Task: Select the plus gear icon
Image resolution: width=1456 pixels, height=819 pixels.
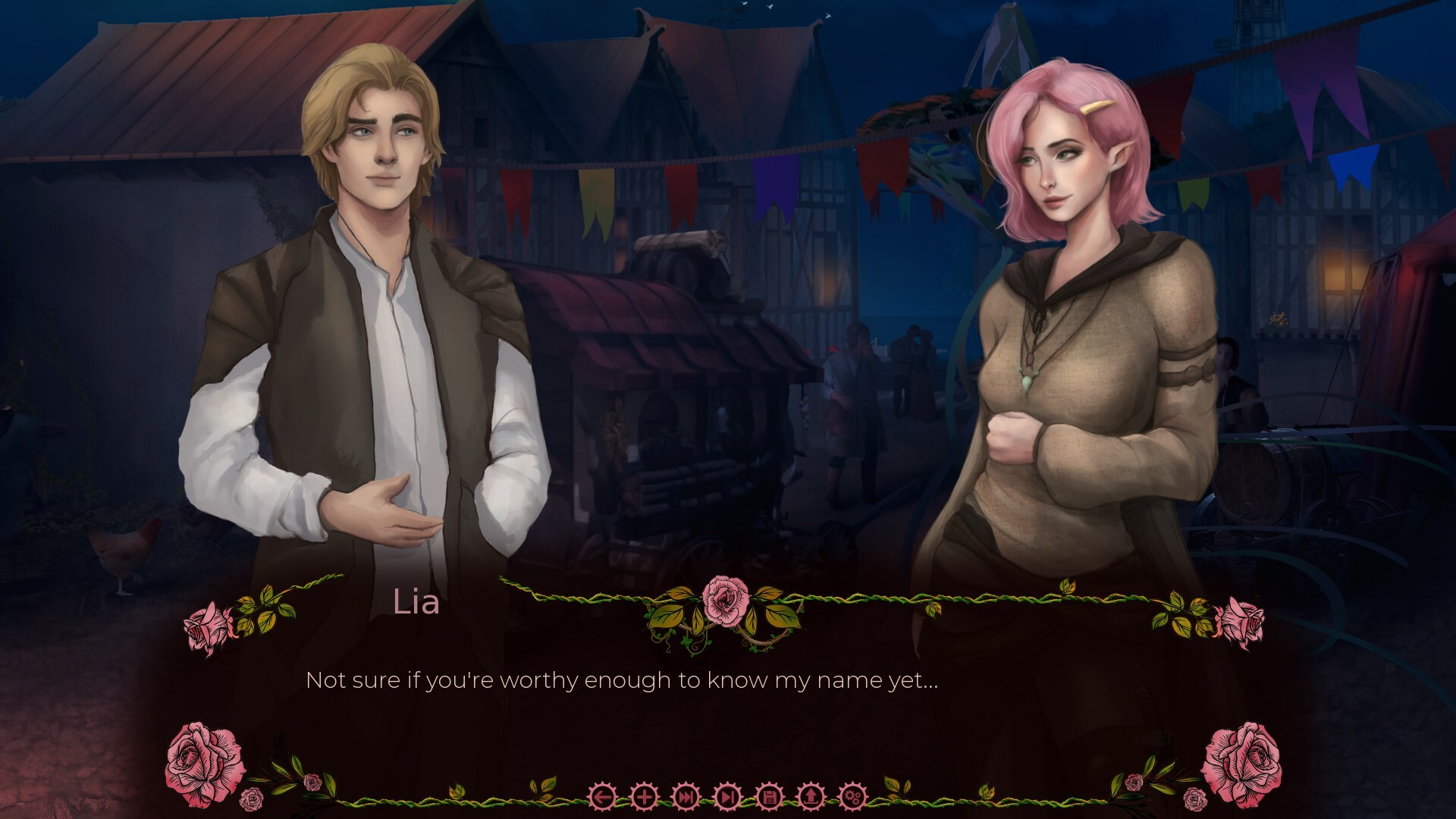Action: 644,798
